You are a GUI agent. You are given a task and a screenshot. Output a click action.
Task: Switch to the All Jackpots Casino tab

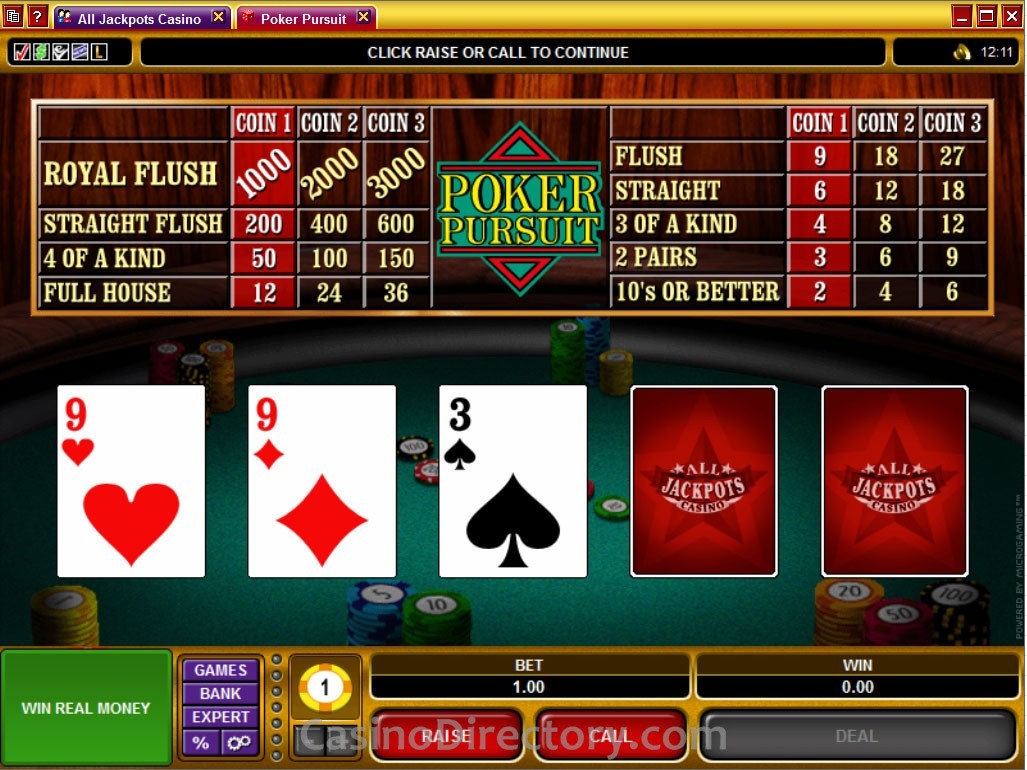pyautogui.click(x=139, y=18)
